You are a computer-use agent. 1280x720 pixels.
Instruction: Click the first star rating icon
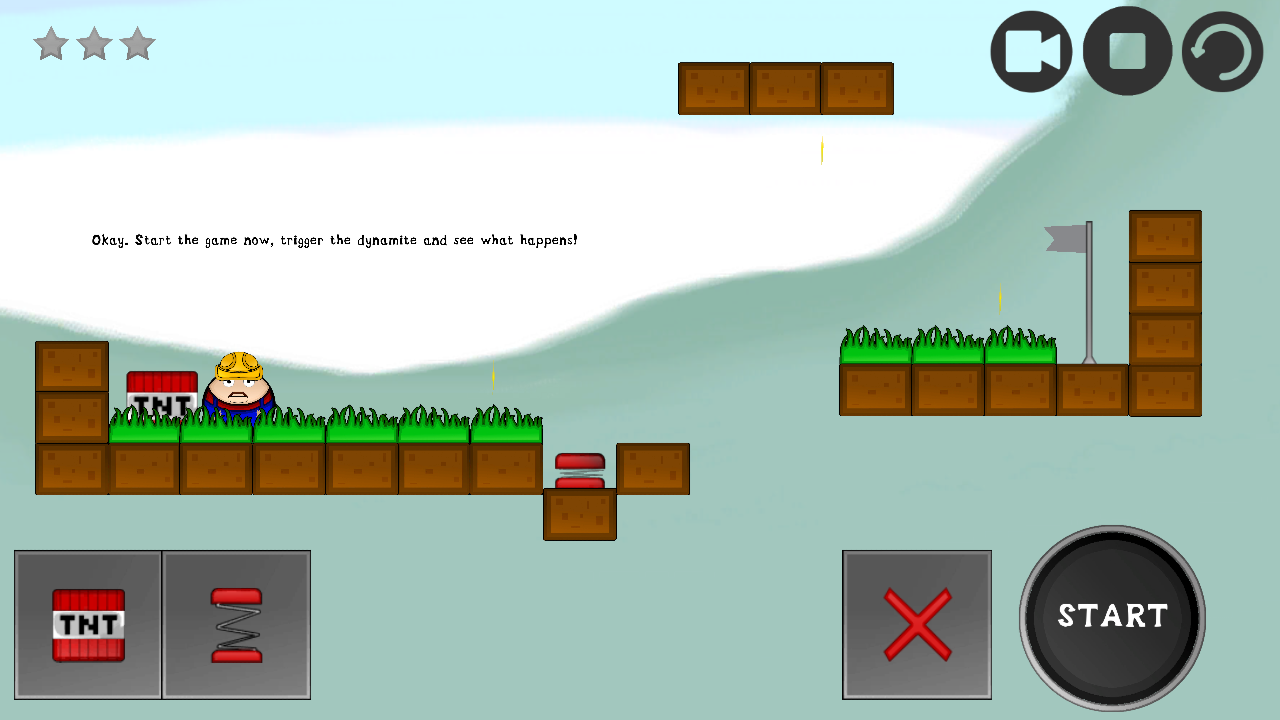[x=50, y=43]
